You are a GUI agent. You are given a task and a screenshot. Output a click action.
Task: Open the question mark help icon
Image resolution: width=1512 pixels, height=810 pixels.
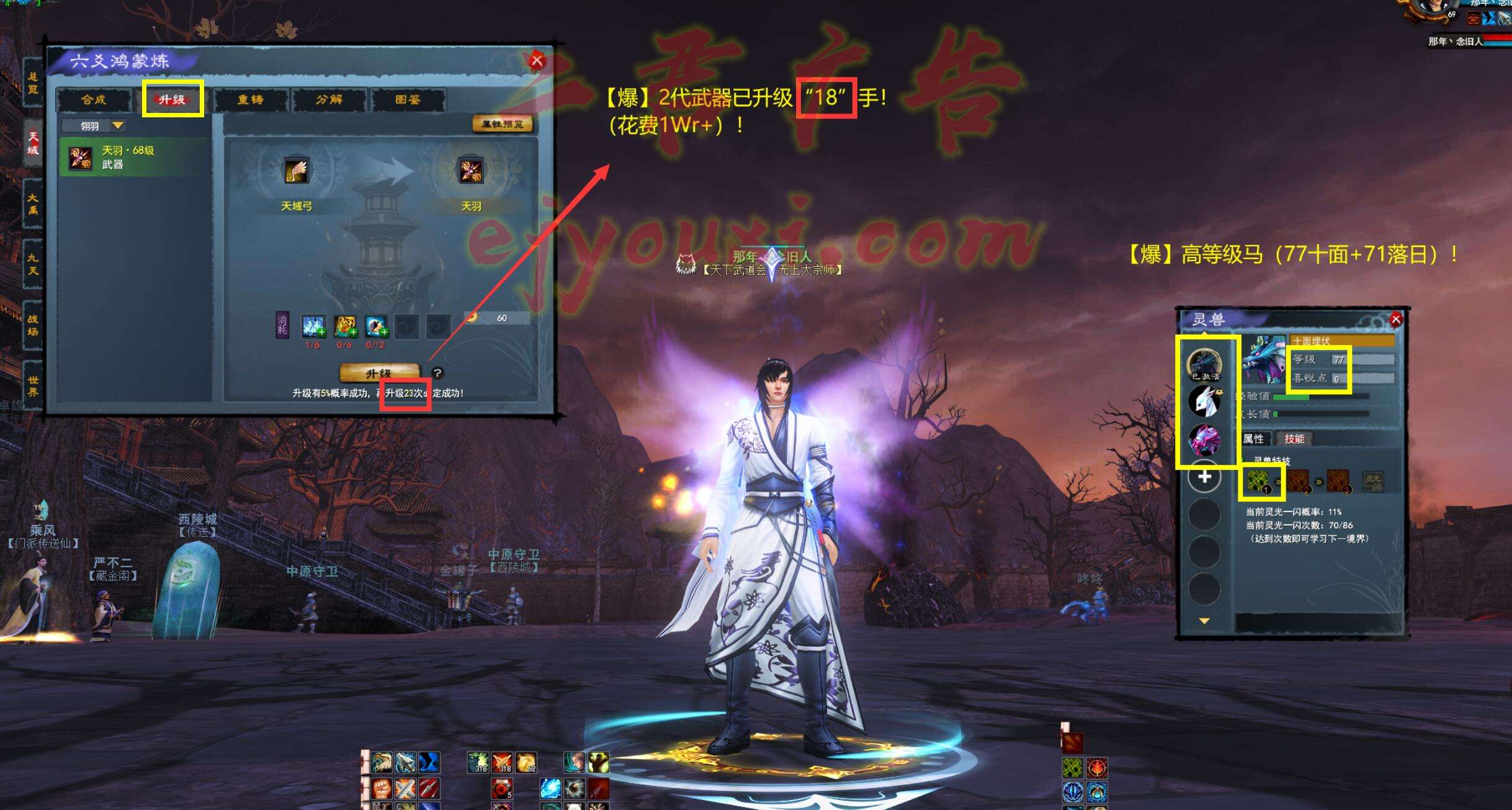click(x=437, y=373)
